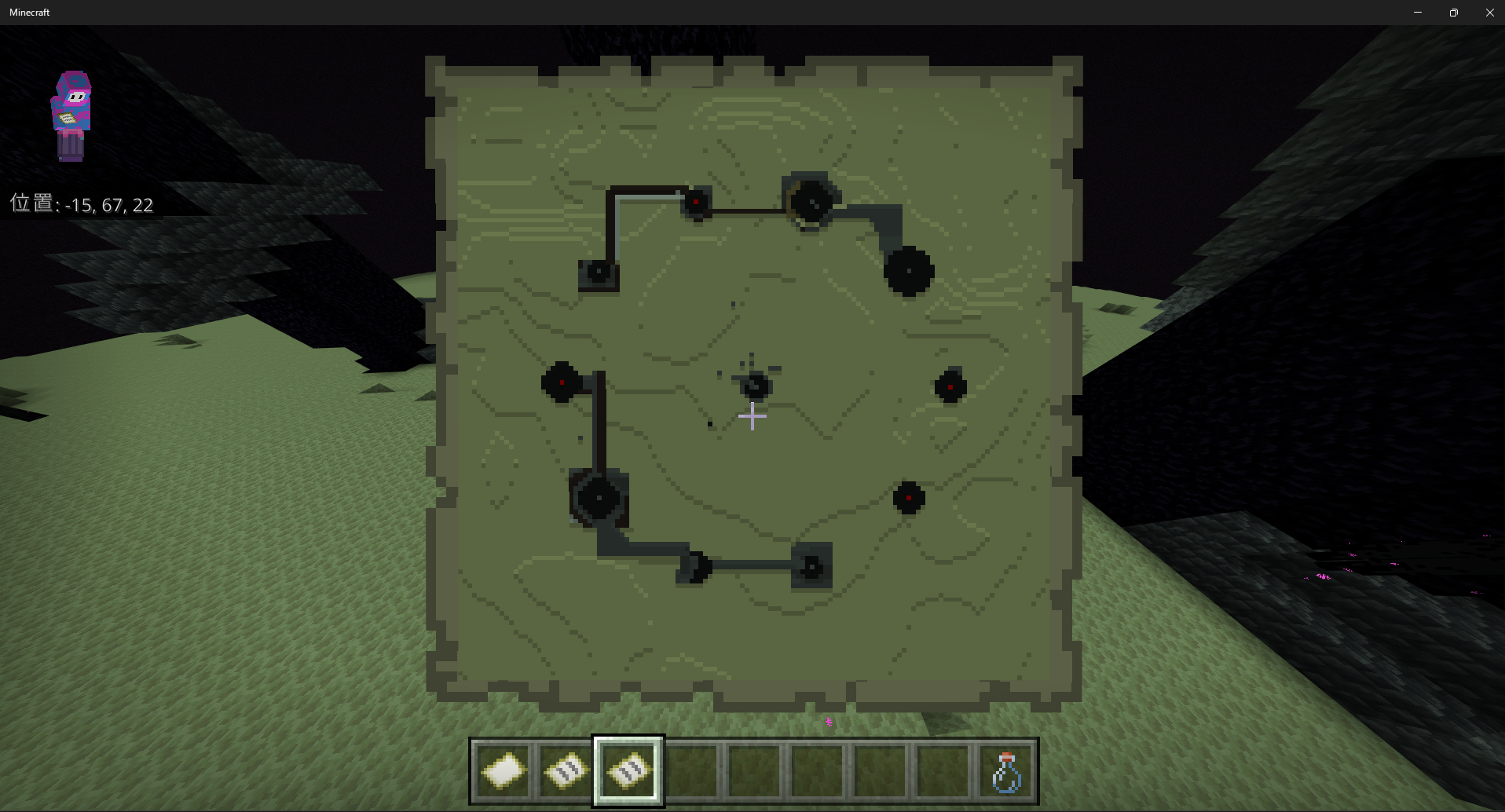Click the crosshair at screen center
The height and width of the screenshot is (812, 1505).
(x=752, y=415)
